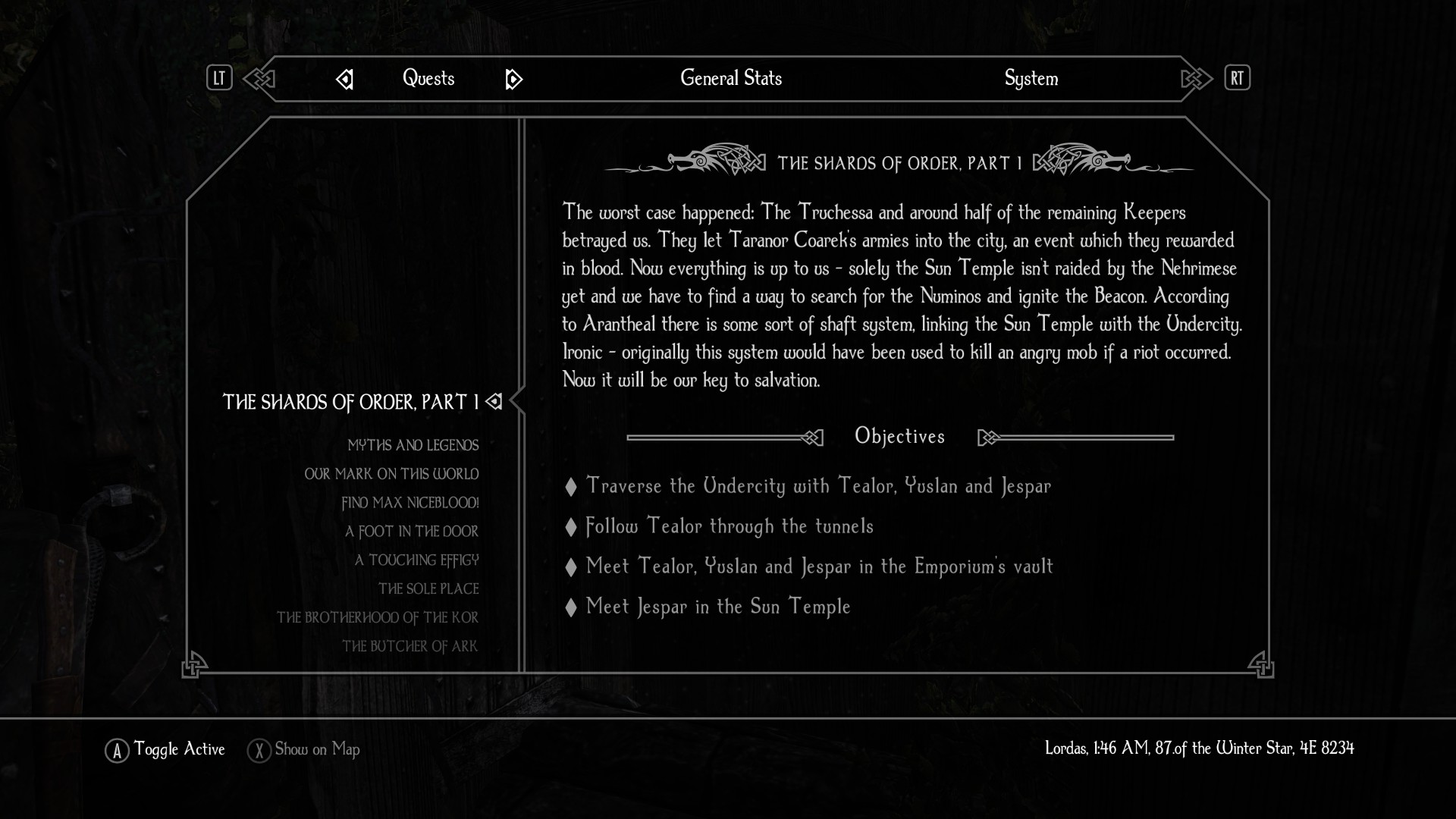Choose the Follow Tealor through tunnels objective

click(730, 526)
